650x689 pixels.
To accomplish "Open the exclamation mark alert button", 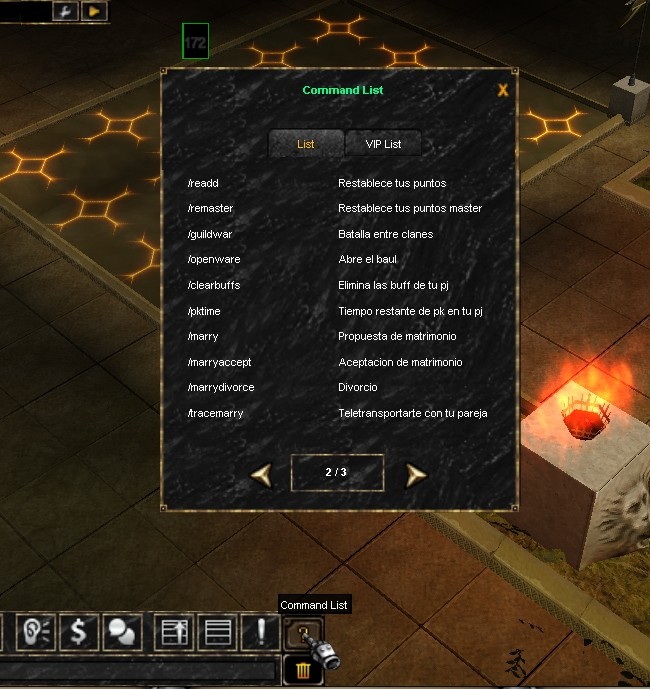I will coord(261,632).
